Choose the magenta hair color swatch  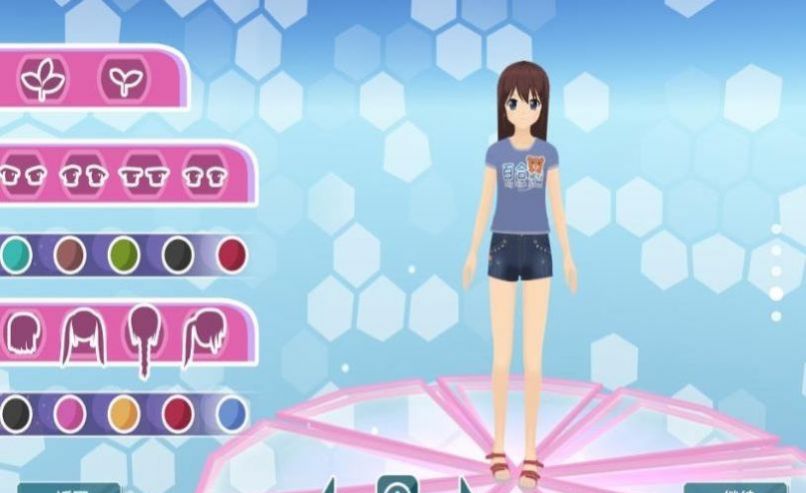tap(69, 413)
